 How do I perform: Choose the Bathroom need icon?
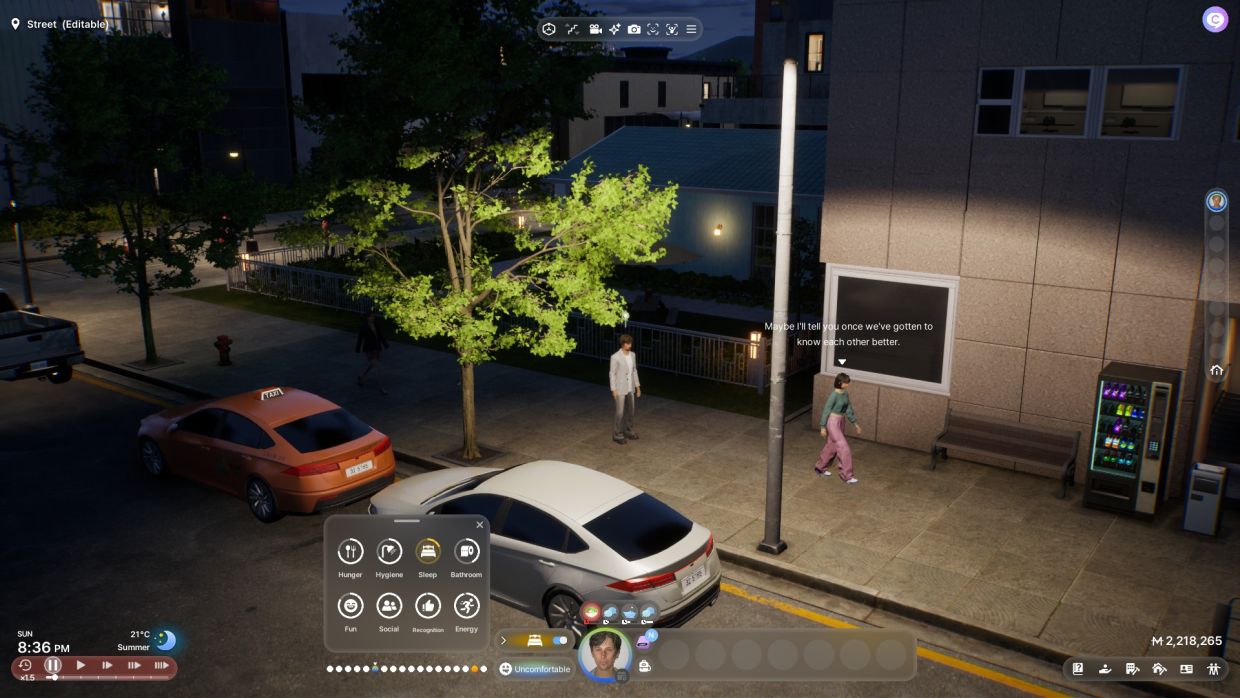click(466, 551)
